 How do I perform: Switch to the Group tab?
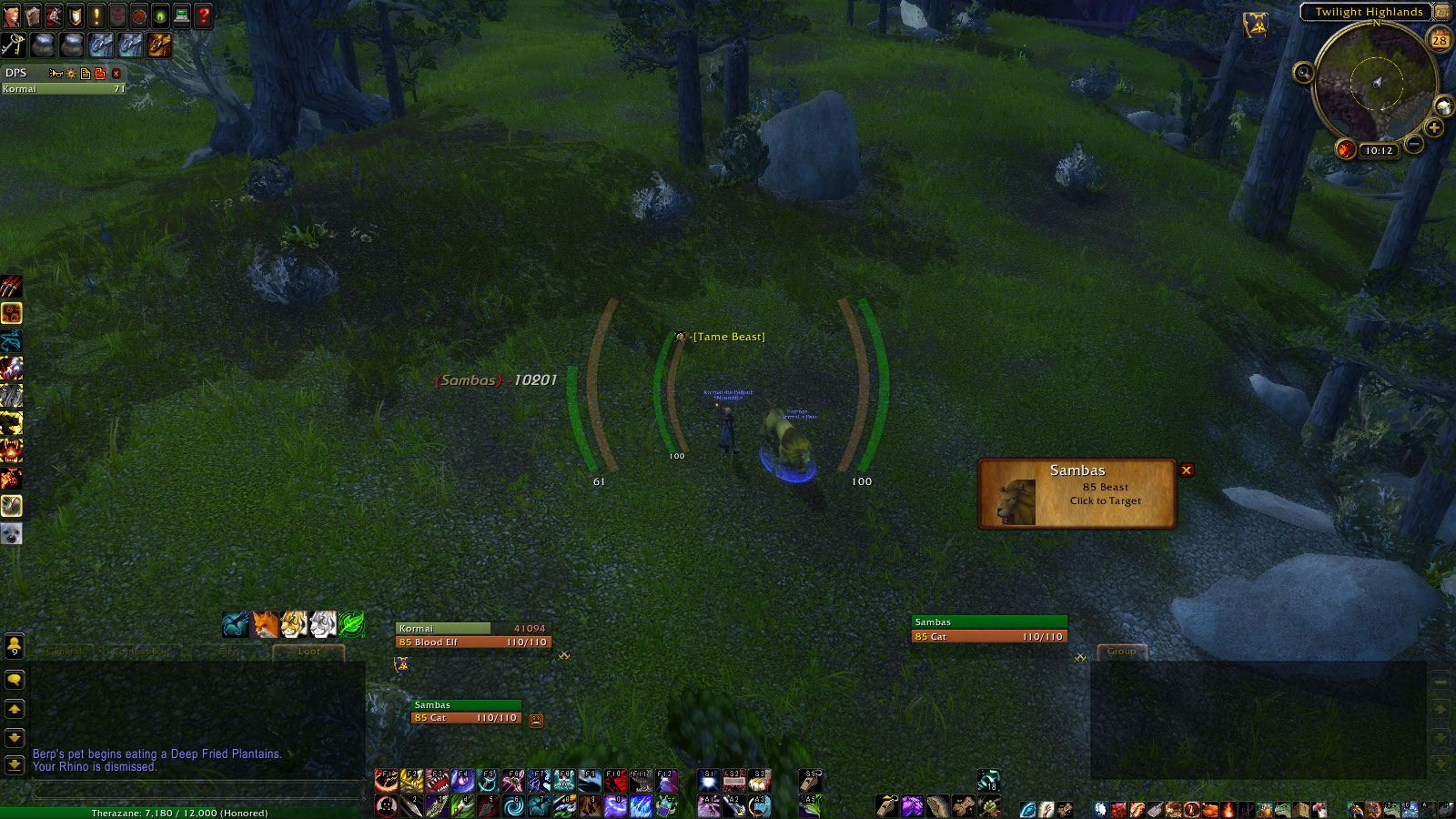(x=1121, y=652)
